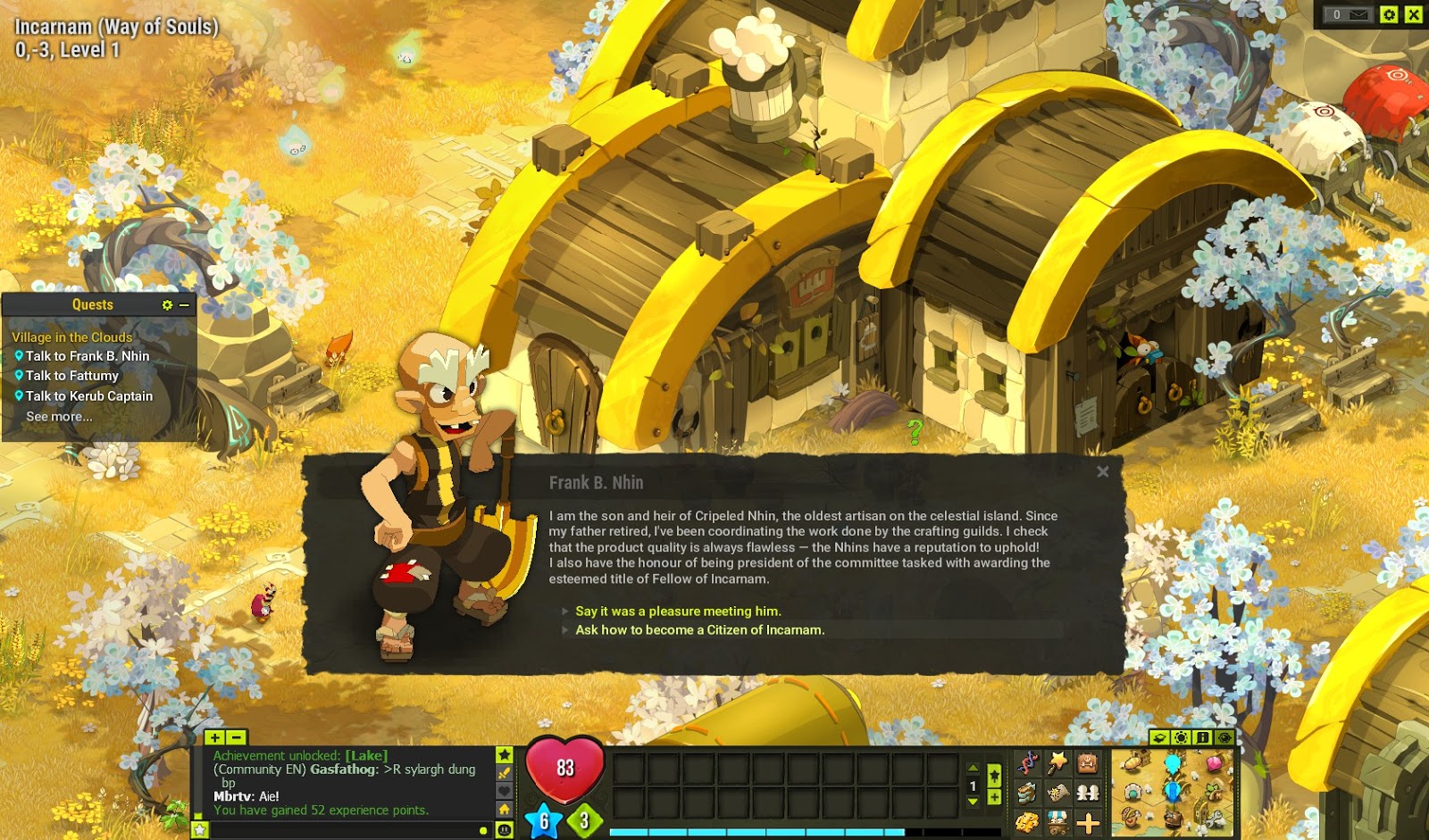This screenshot has width=1429, height=840.
Task: Open the treasure map quest icon
Action: 1057,793
